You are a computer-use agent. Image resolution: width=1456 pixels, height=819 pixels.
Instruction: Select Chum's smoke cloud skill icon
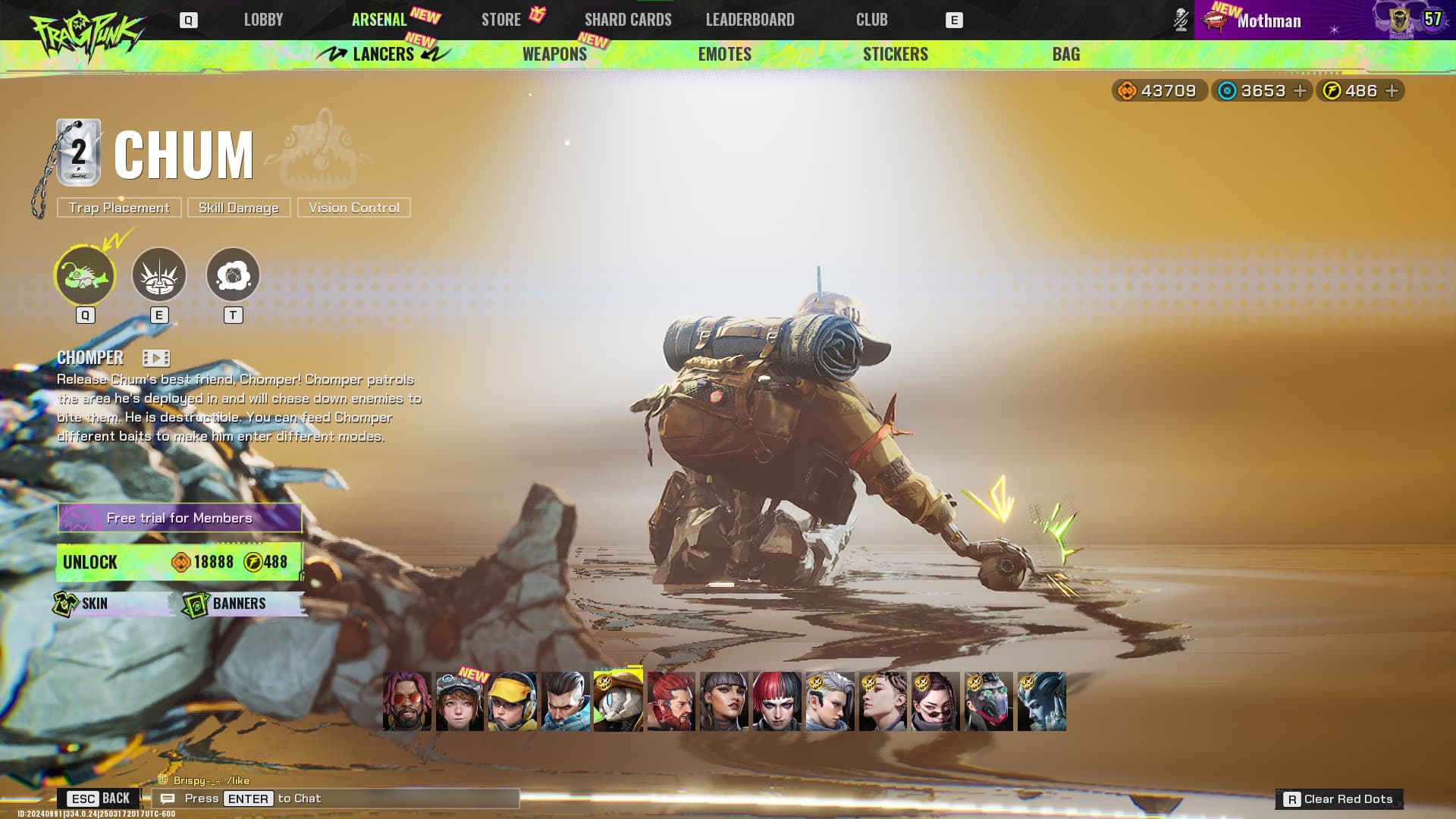coord(233,275)
